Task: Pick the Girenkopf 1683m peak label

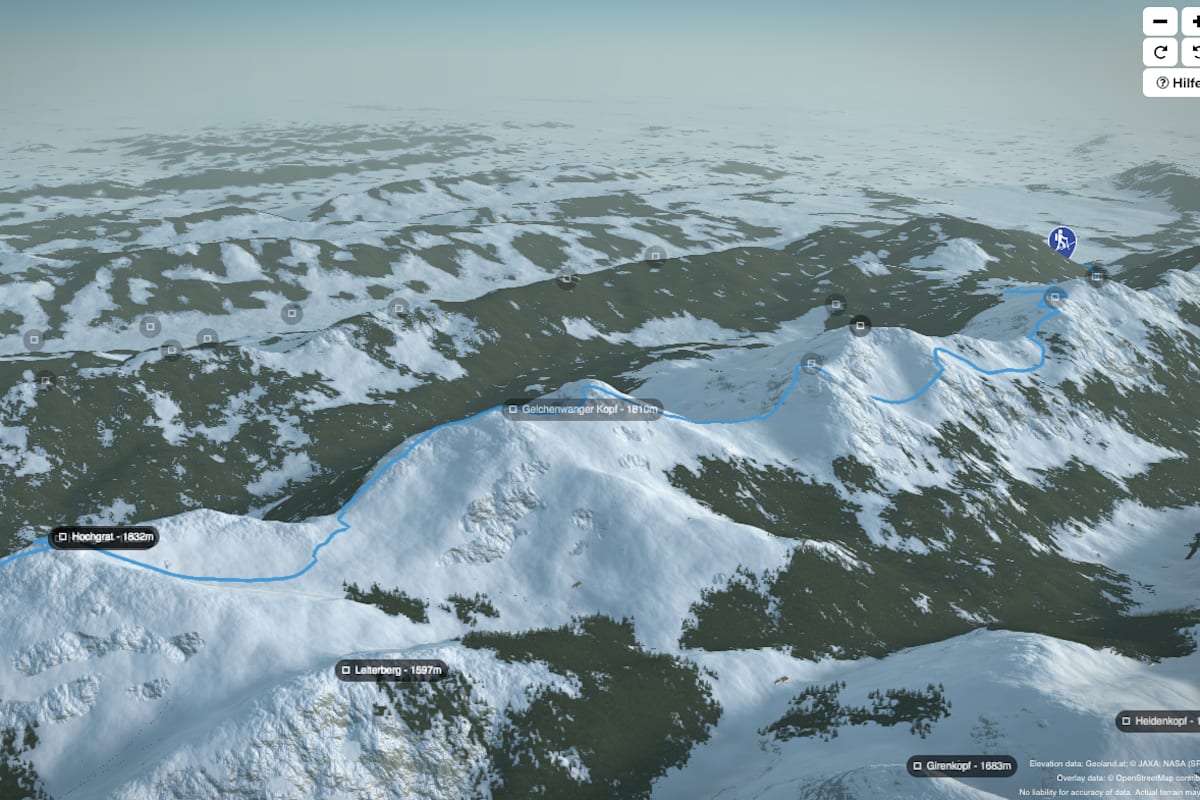Action: click(x=961, y=767)
